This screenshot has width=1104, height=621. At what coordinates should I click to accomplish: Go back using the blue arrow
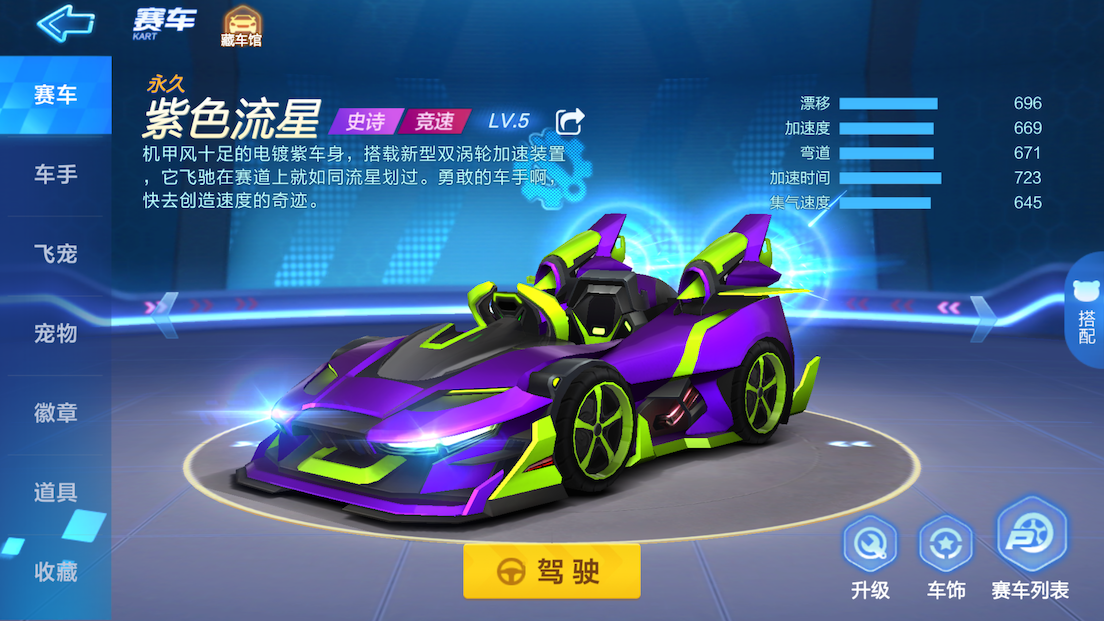[x=66, y=23]
